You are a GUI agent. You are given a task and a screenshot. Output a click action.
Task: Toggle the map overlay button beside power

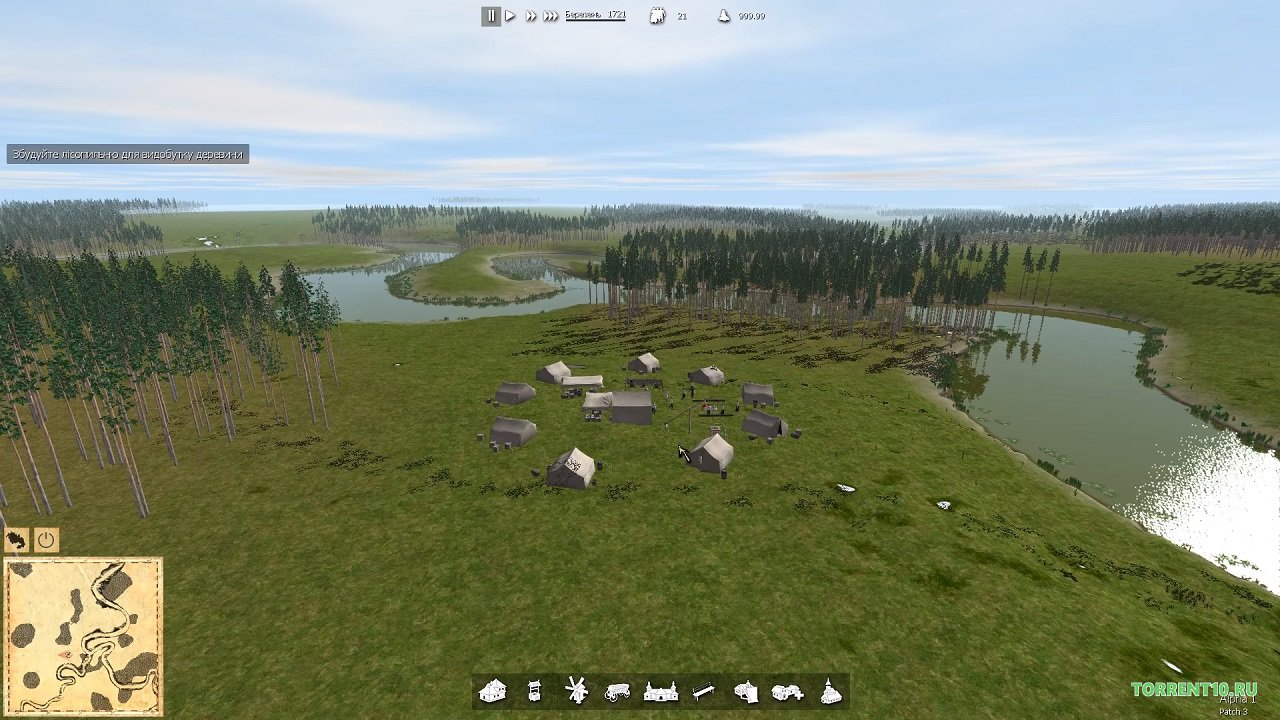16,541
